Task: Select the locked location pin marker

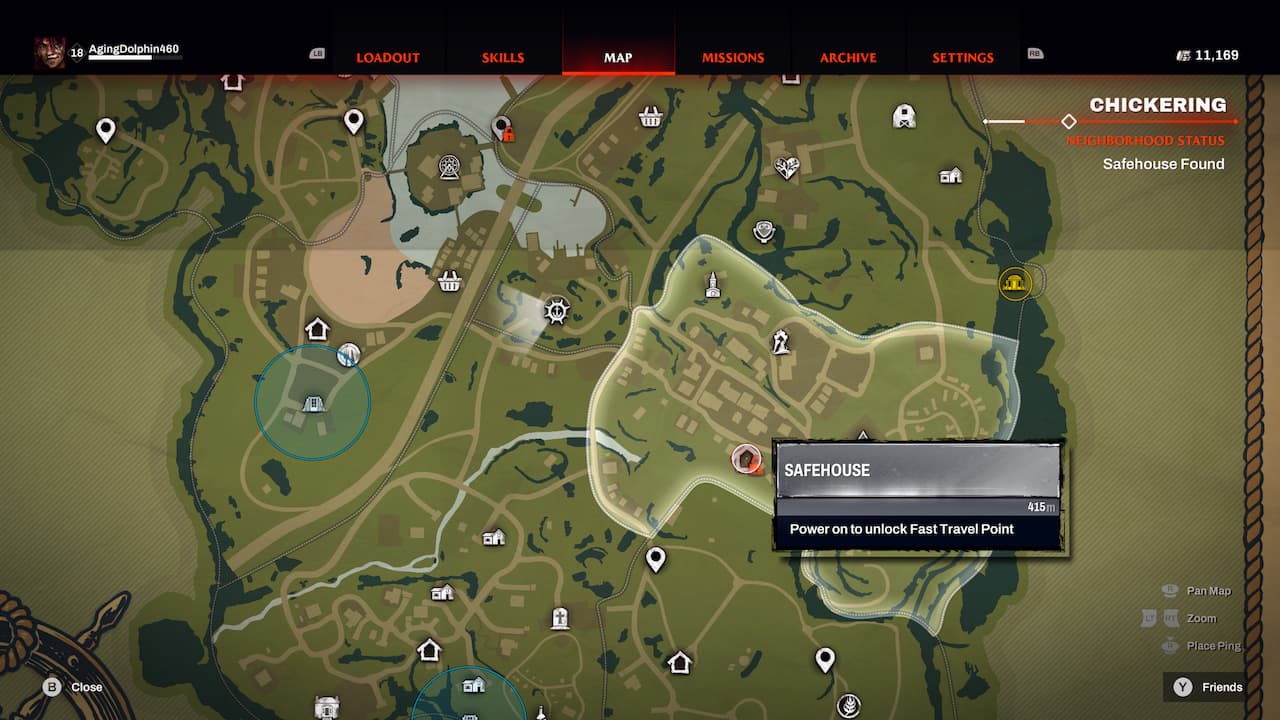Action: 503,128
